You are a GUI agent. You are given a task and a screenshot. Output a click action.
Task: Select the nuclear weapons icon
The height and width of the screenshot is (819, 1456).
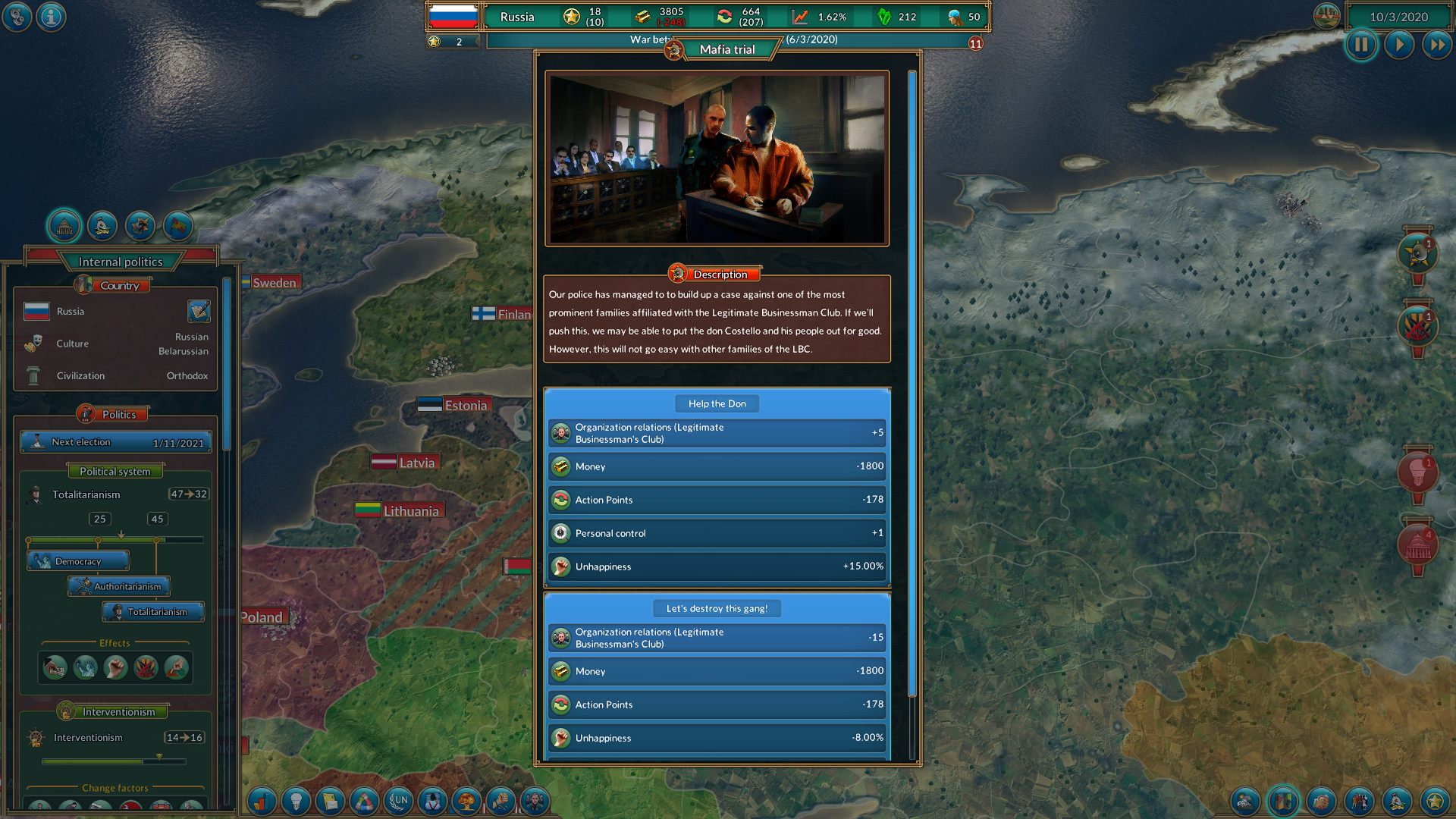tap(466, 801)
